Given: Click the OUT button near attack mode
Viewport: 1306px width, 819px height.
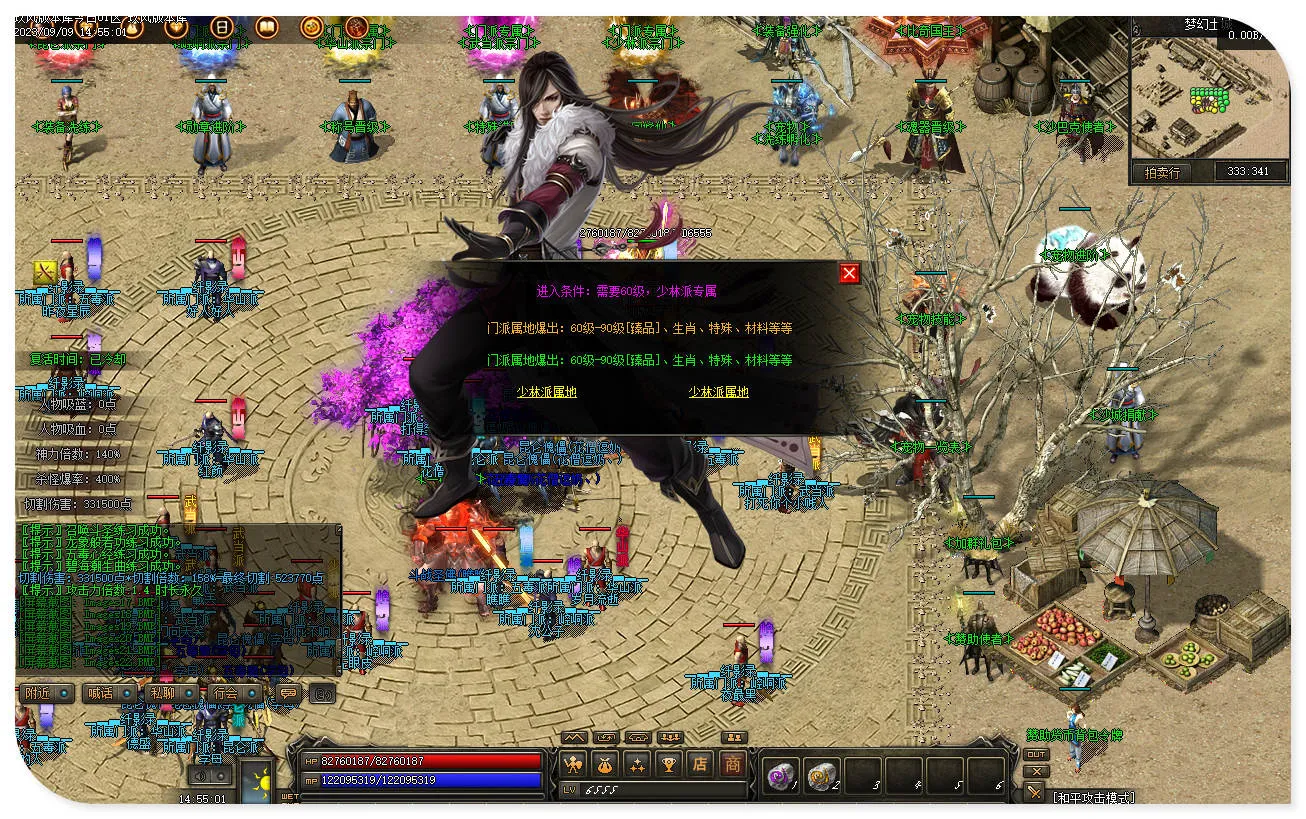Looking at the screenshot, I should pos(1036,754).
